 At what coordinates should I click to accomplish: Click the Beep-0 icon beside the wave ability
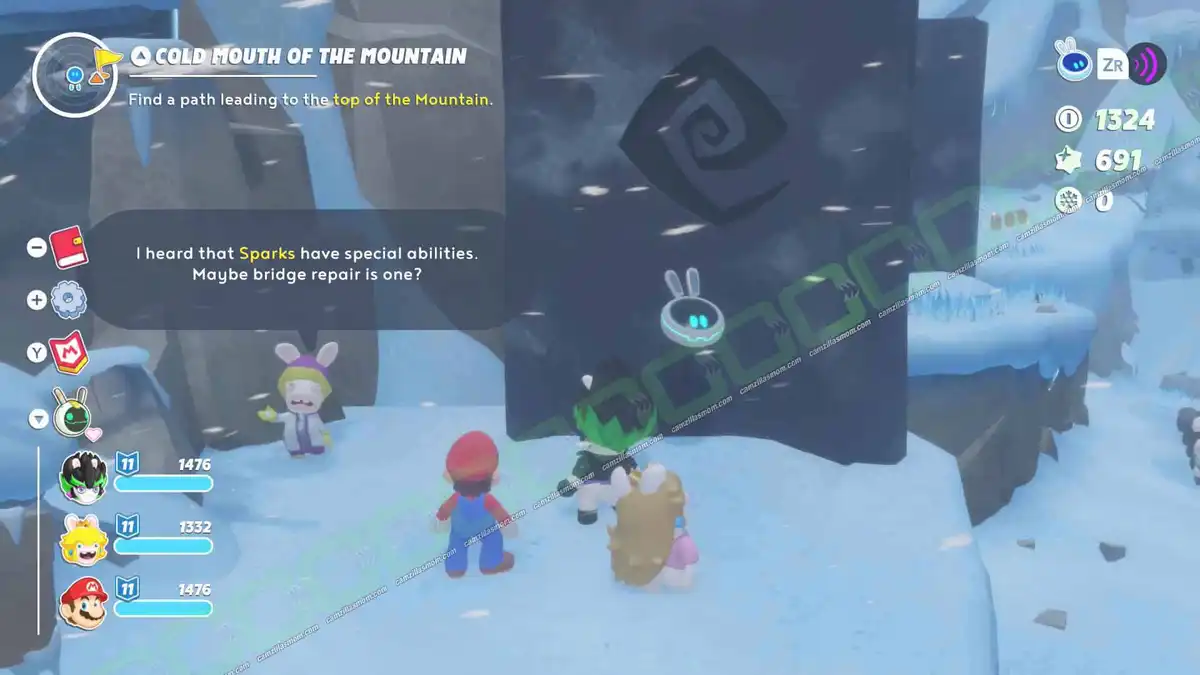[x=1074, y=62]
